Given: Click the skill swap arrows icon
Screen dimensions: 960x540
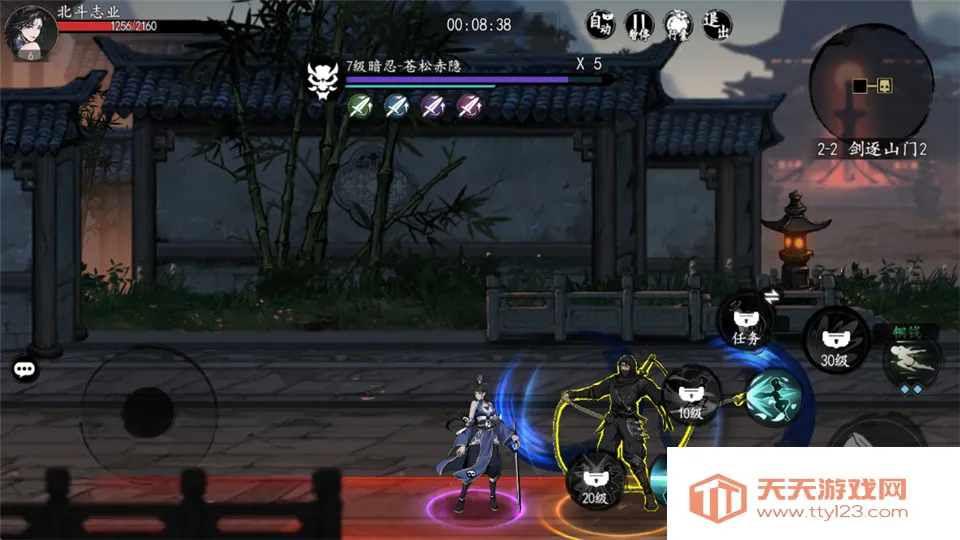Looking at the screenshot, I should tap(773, 295).
